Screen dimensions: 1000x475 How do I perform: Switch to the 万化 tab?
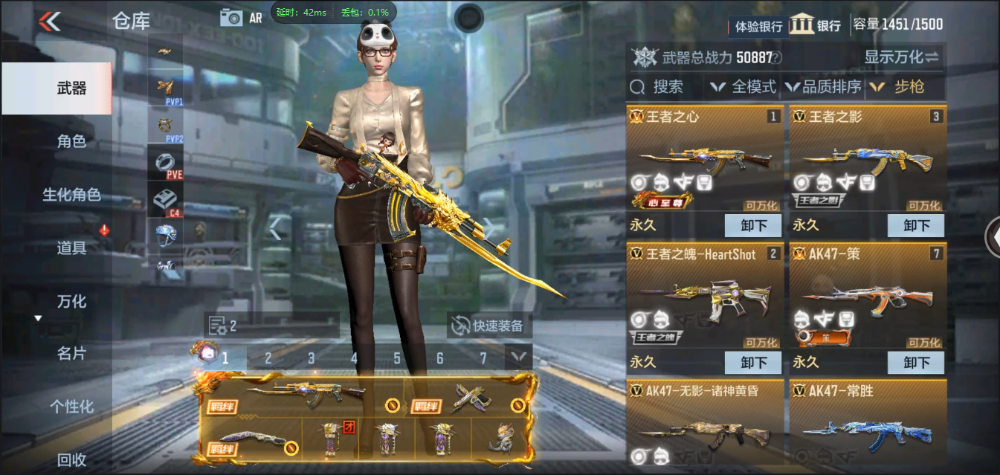pyautogui.click(x=70, y=301)
